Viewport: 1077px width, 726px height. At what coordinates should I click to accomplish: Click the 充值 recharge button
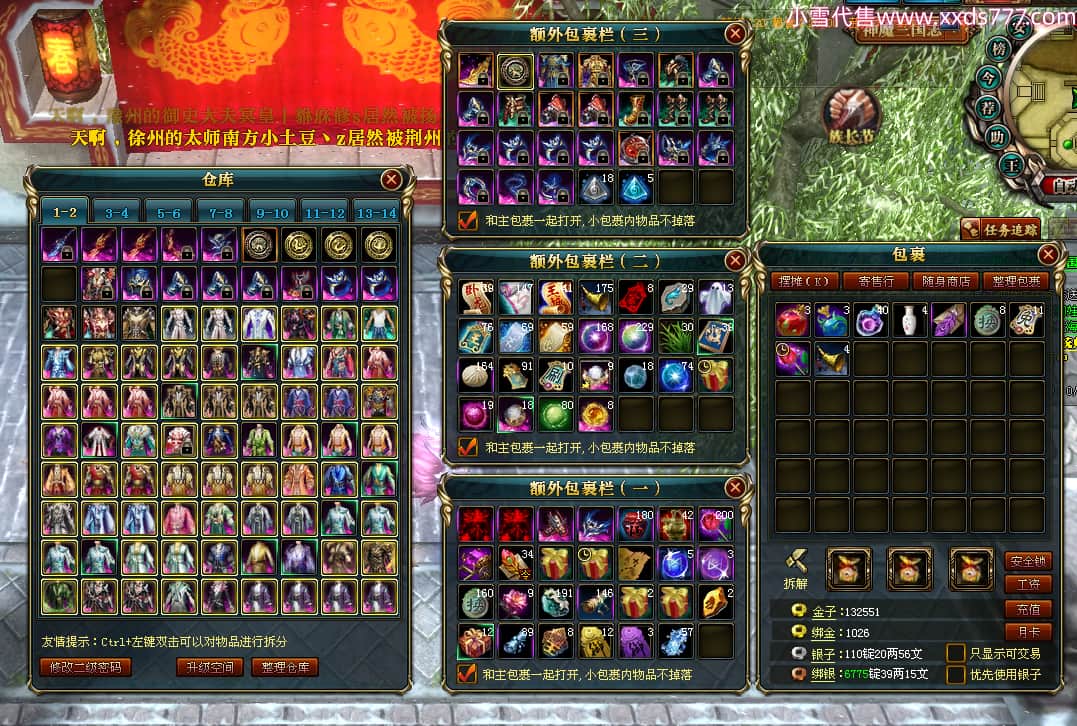pyautogui.click(x=1026, y=608)
